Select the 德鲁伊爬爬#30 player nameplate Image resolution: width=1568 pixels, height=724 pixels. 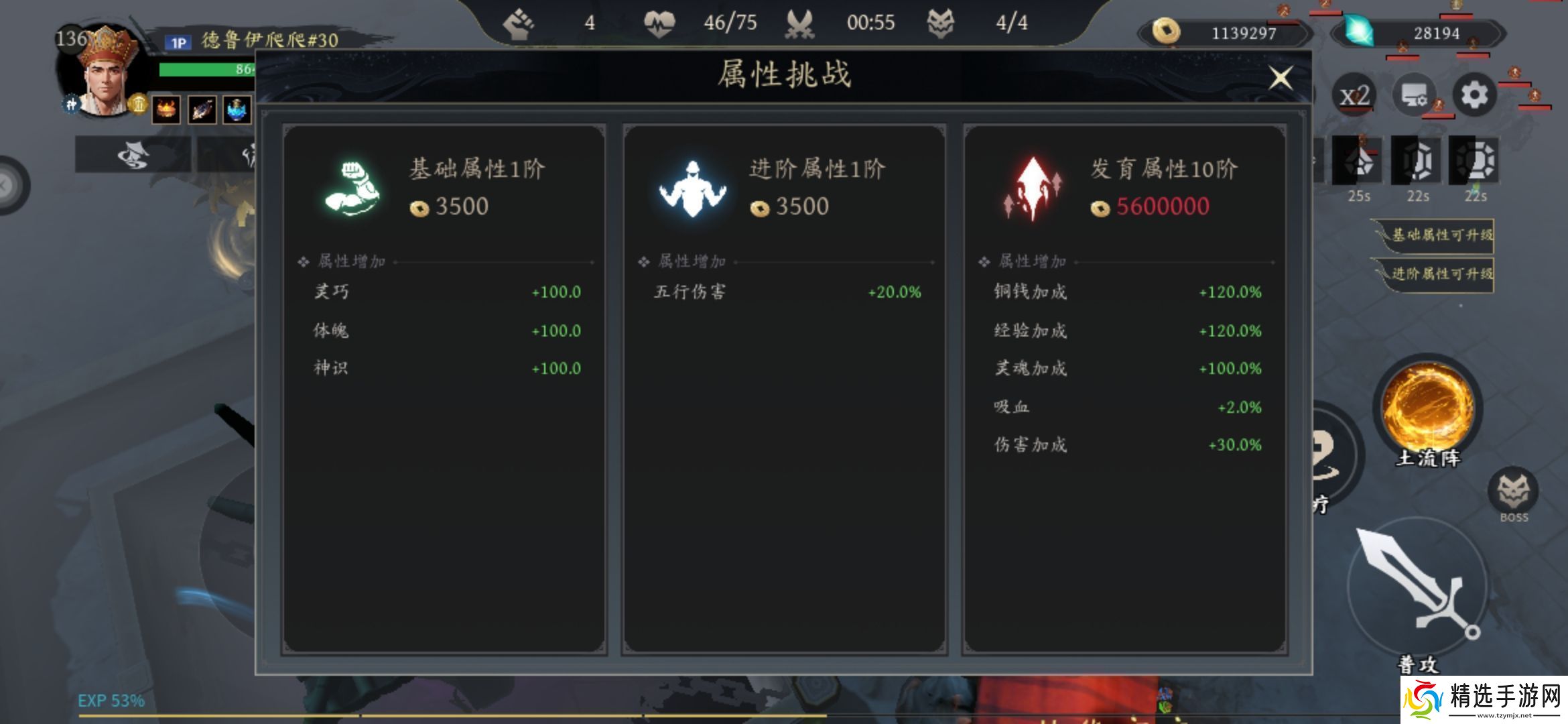(x=248, y=40)
